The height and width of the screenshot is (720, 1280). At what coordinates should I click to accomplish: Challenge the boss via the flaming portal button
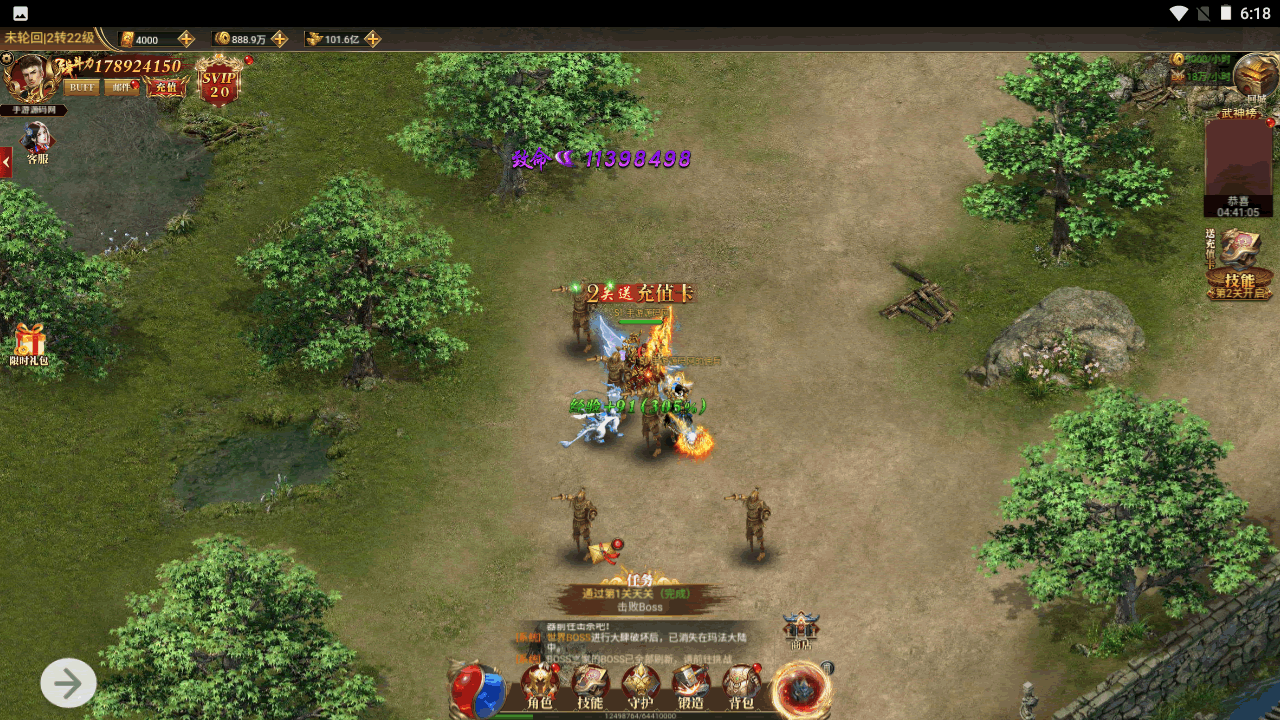pyautogui.click(x=800, y=689)
